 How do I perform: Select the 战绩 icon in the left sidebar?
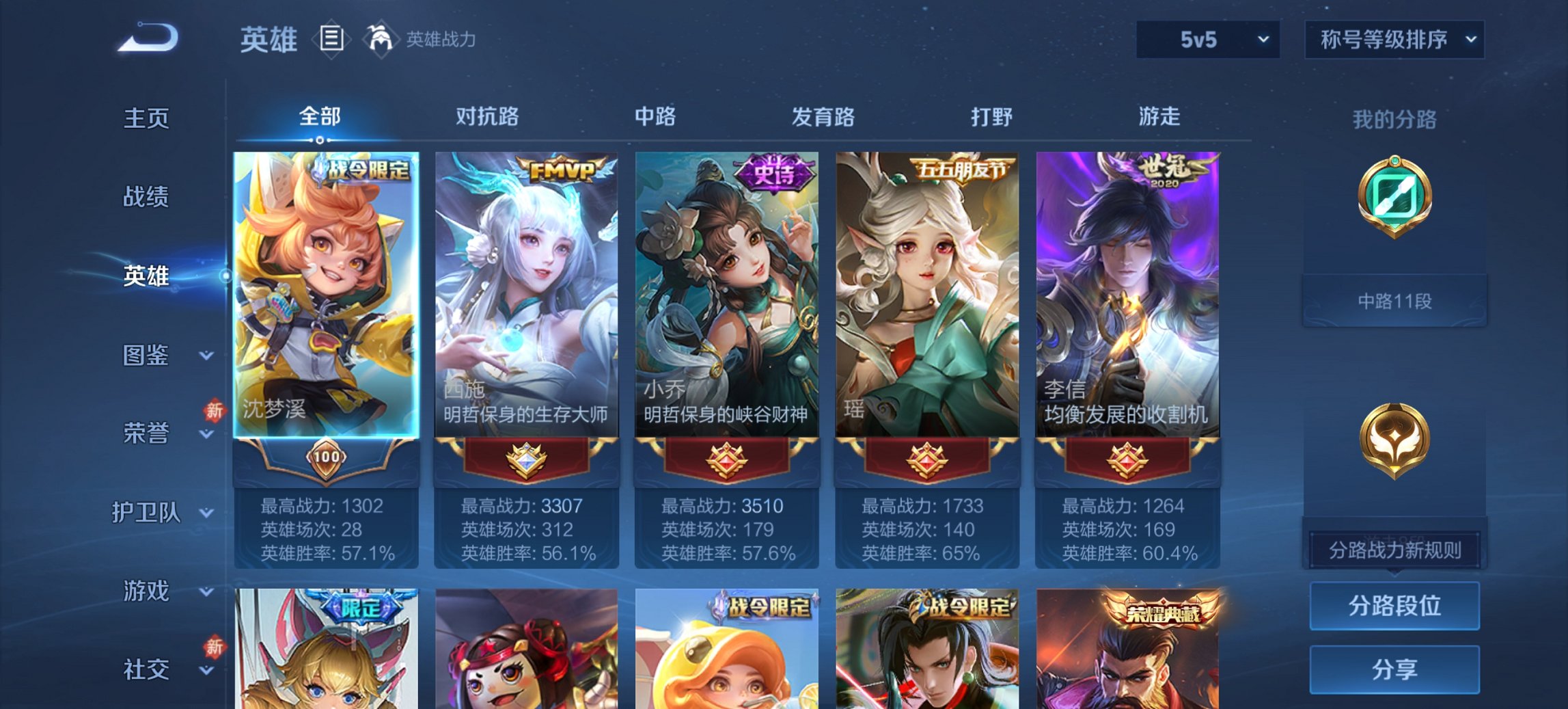(146, 198)
